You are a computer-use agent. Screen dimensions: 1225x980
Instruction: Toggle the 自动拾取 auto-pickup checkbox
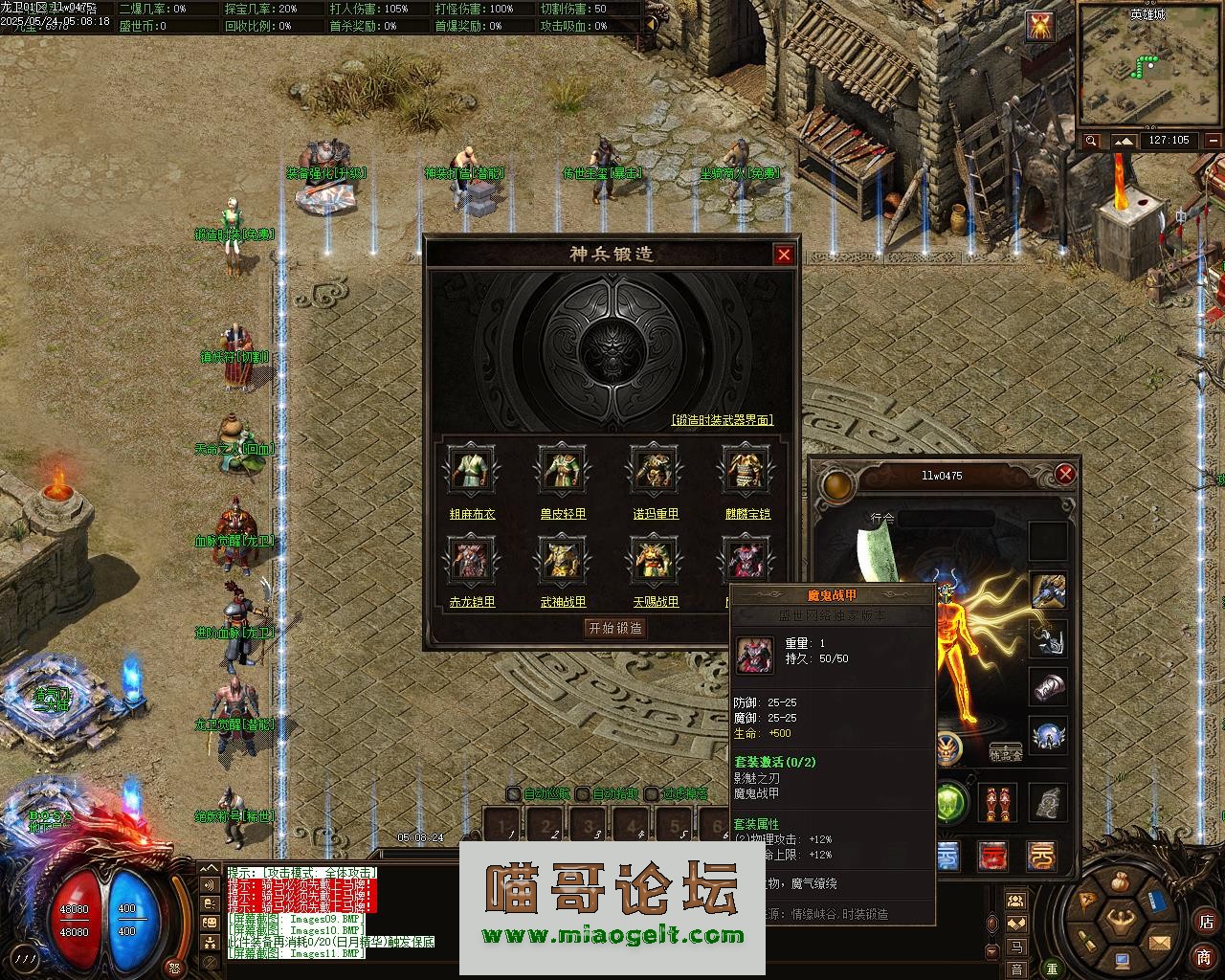[582, 793]
